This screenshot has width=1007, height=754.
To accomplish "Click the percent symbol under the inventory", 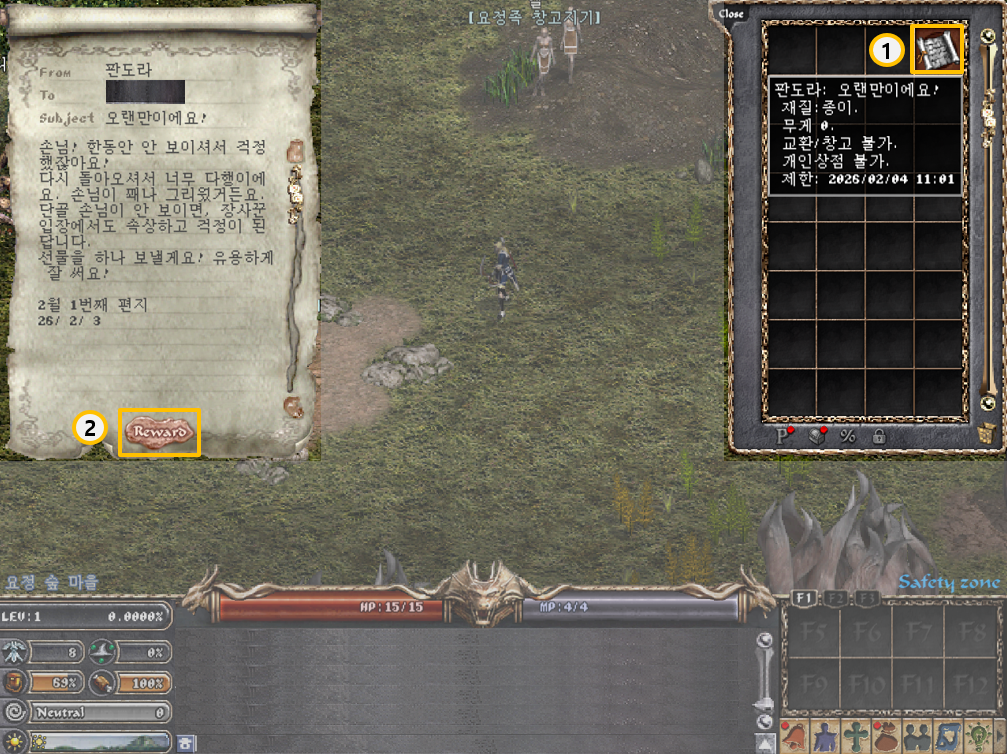I will pos(848,436).
